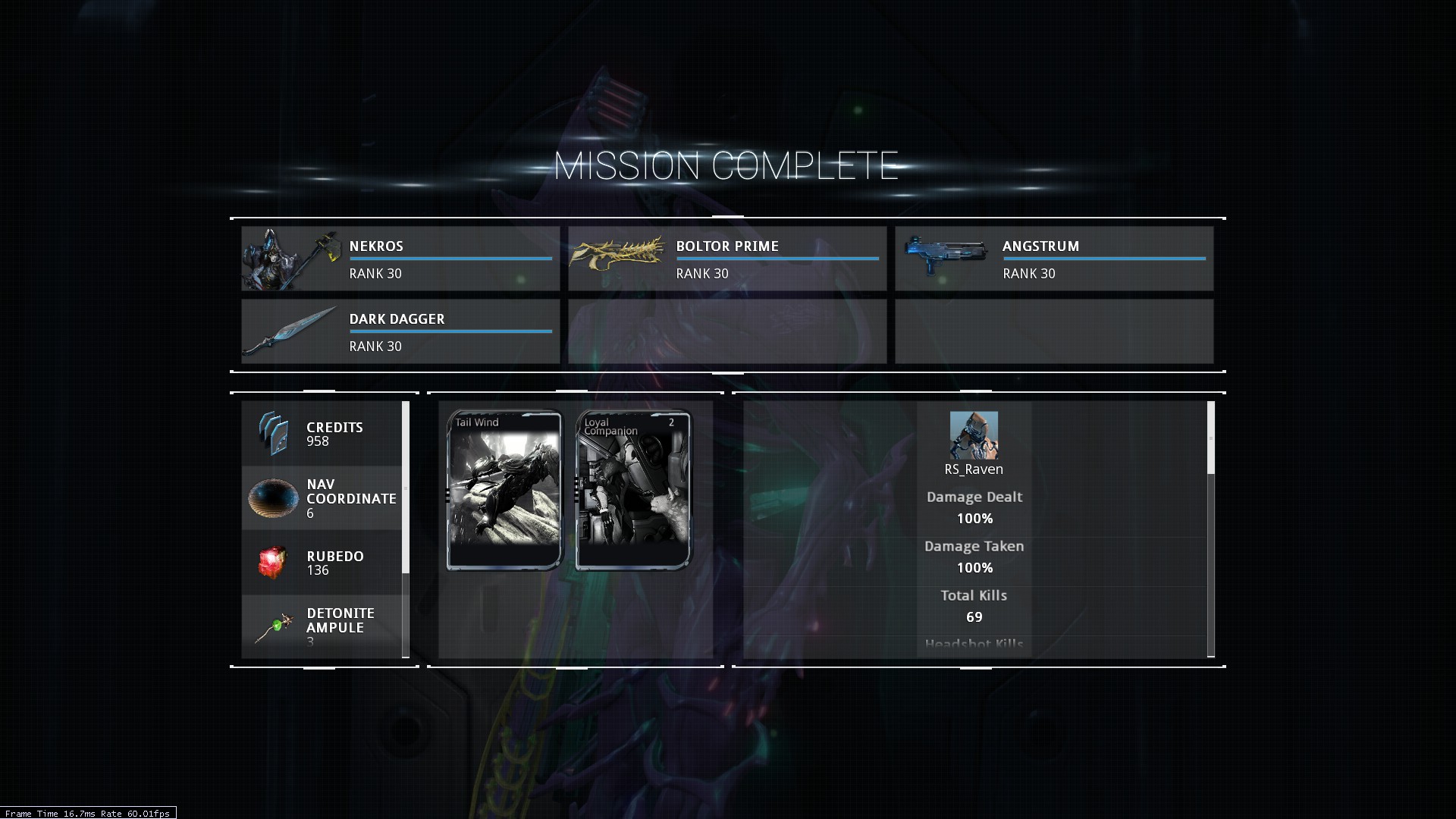The width and height of the screenshot is (1456, 819).
Task: Choose the Angstrum weapon rank panel
Action: (1054, 259)
